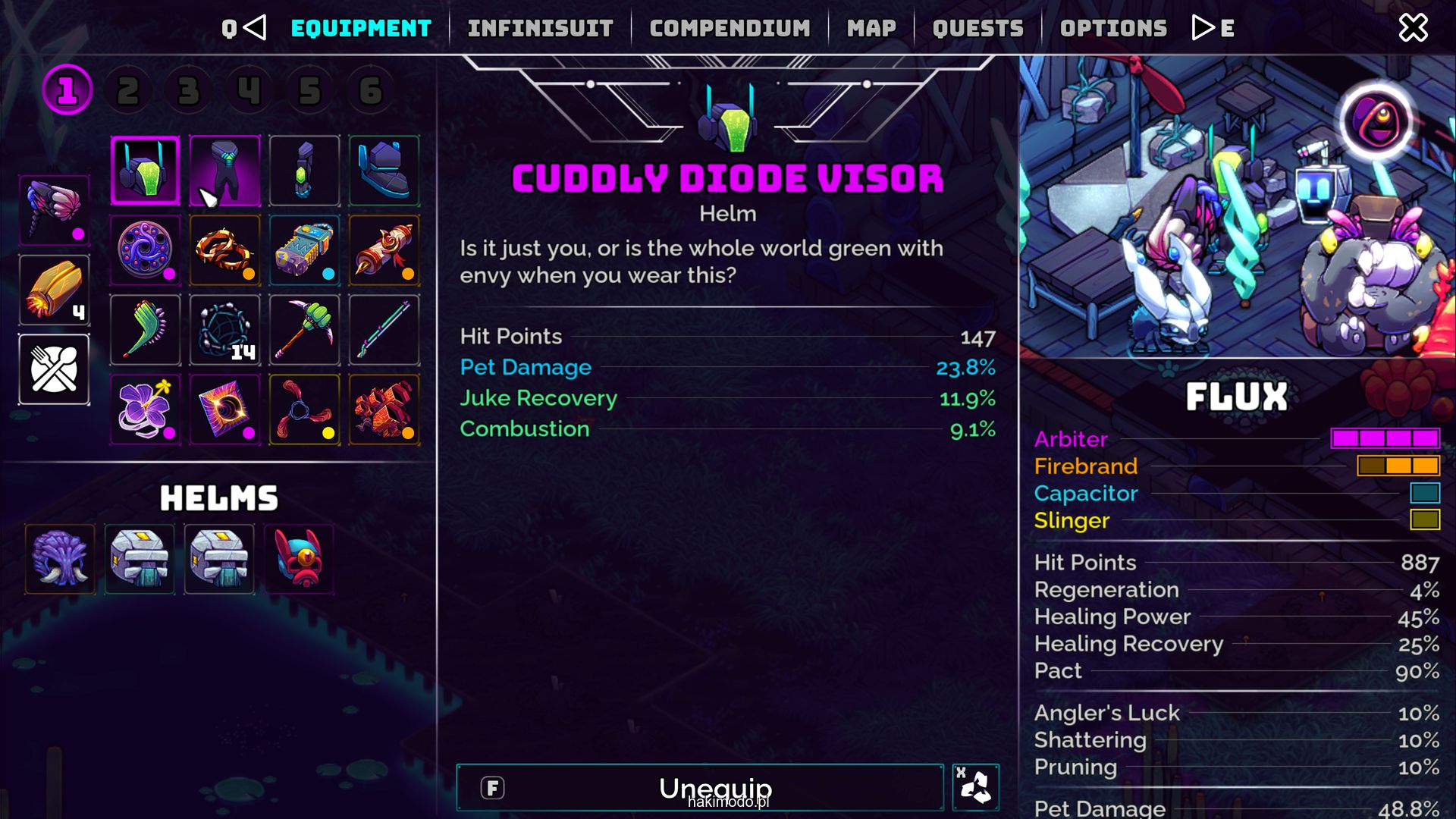Viewport: 1456px width, 819px height.
Task: Switch to the Infinisuit tab
Action: (540, 28)
